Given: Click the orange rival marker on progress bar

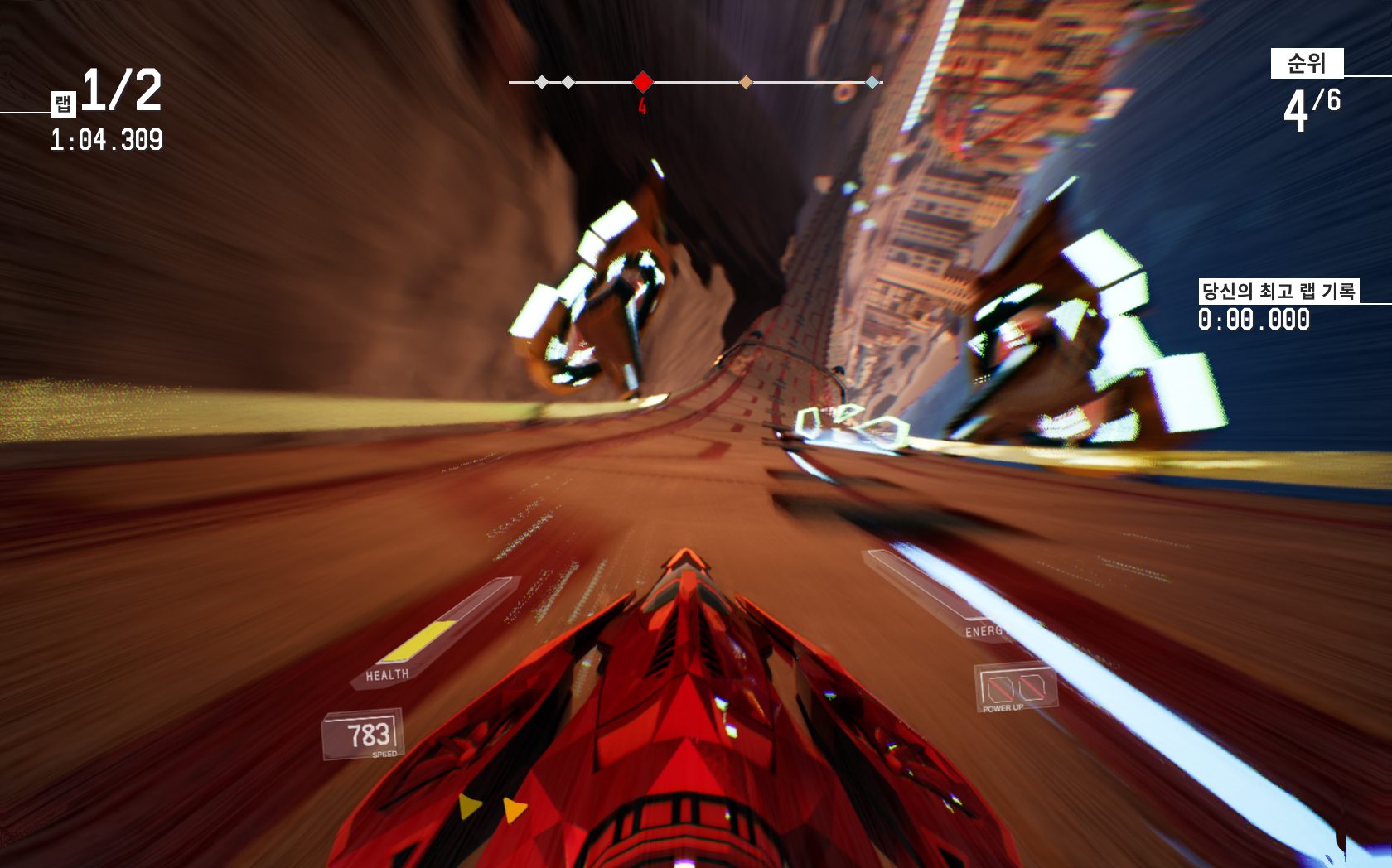Looking at the screenshot, I should click(x=746, y=82).
